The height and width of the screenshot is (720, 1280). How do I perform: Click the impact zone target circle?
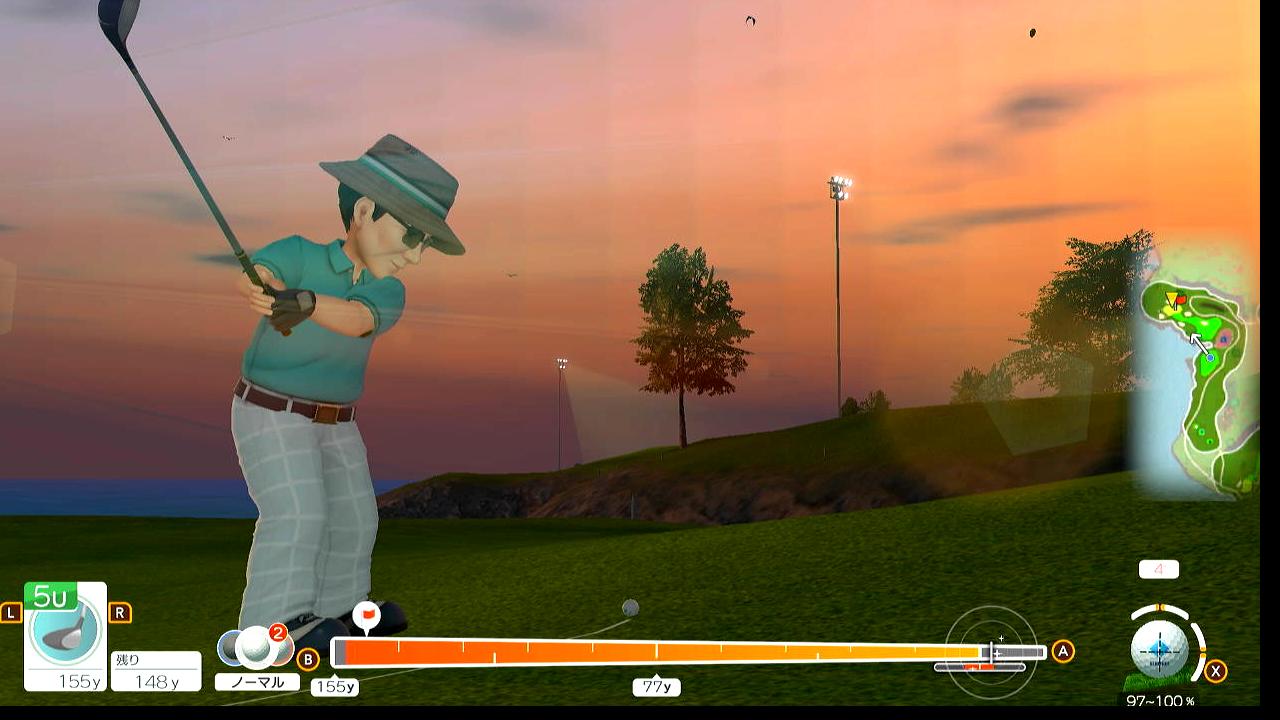point(991,652)
